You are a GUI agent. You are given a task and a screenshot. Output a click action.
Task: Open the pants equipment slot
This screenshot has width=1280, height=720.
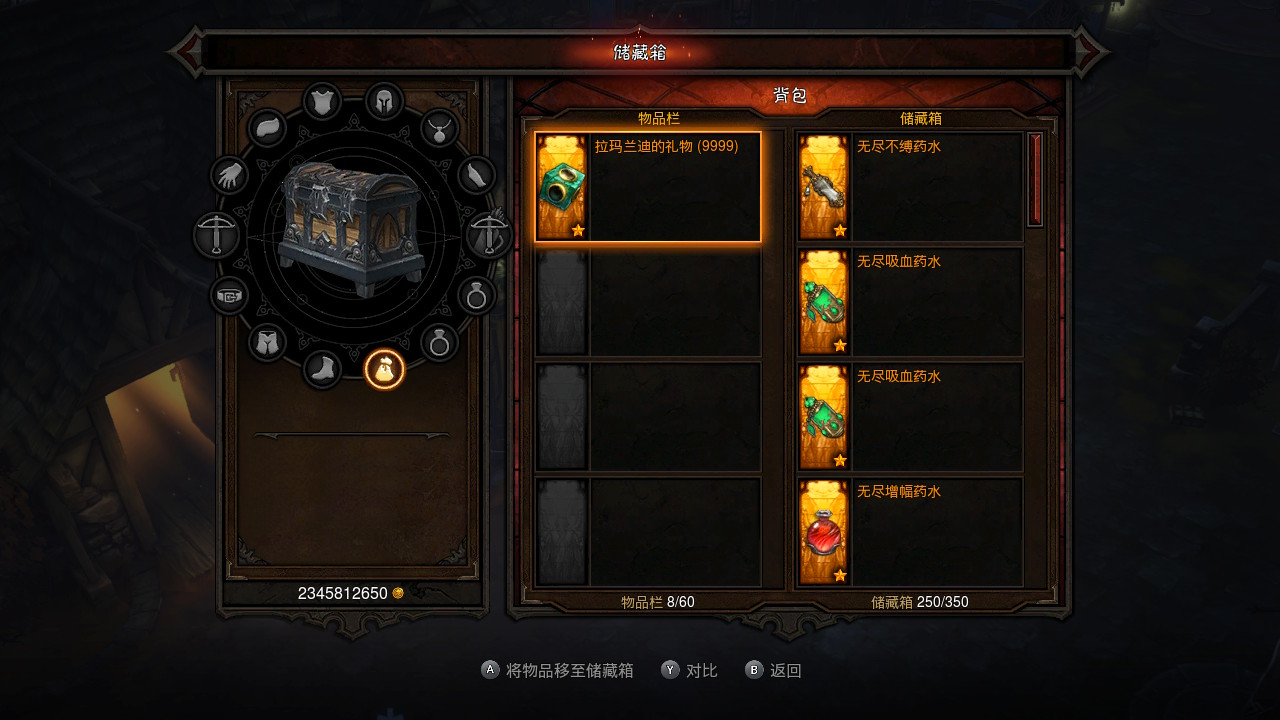click(267, 343)
